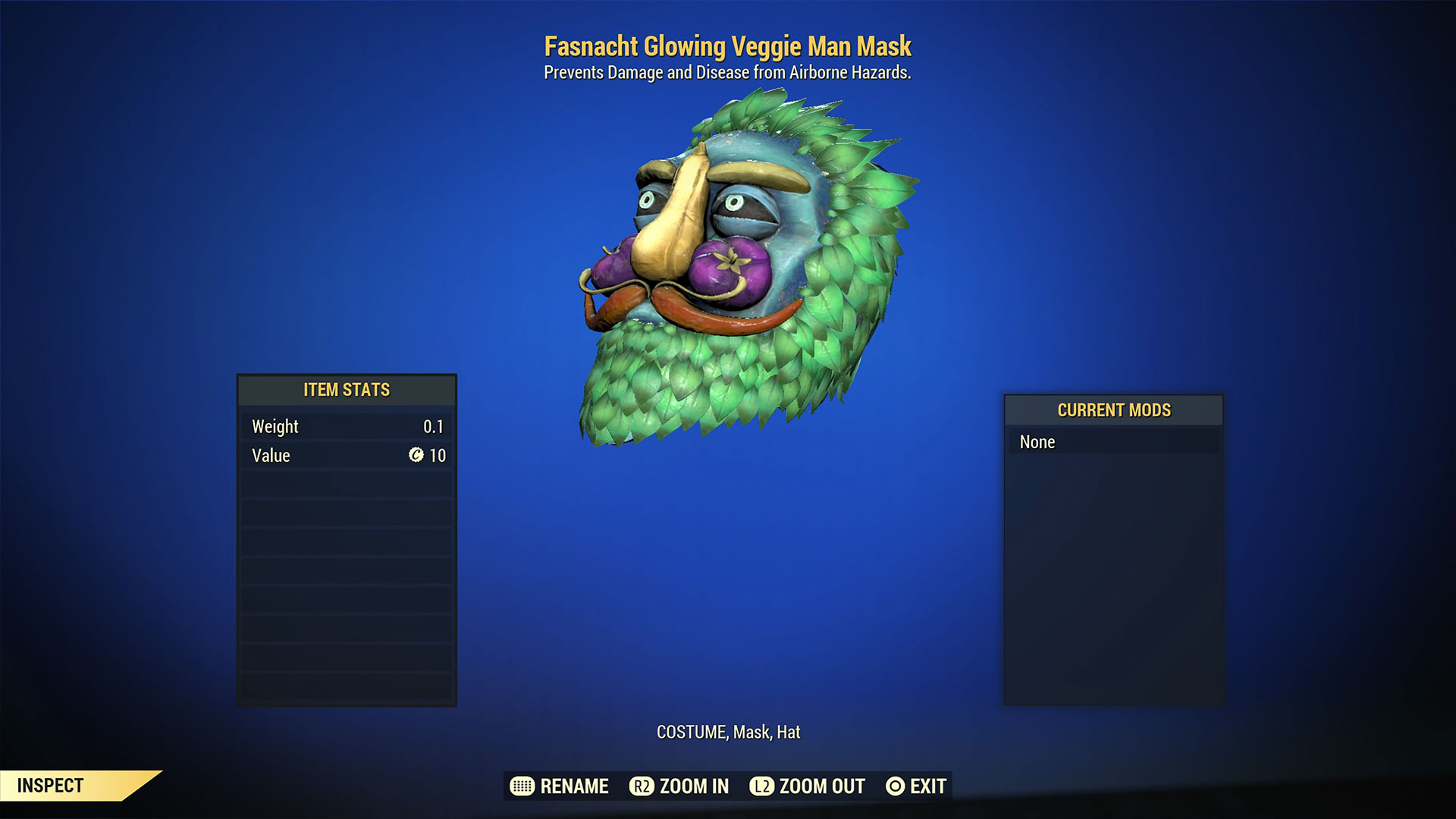Exit the inspect screen
Image resolution: width=1456 pixels, height=819 pixels.
point(916,786)
